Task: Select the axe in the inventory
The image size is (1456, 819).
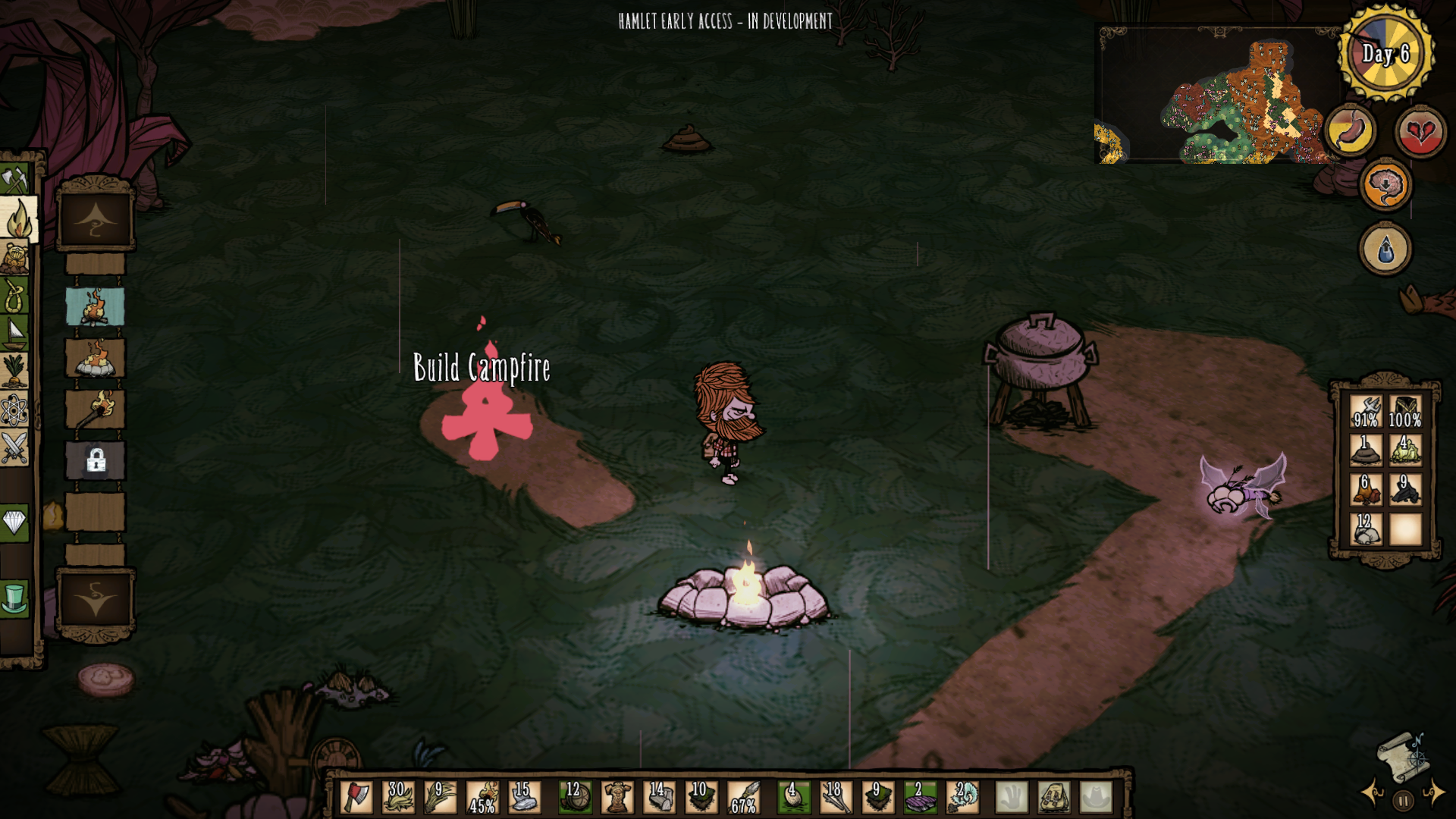Action: (357, 797)
